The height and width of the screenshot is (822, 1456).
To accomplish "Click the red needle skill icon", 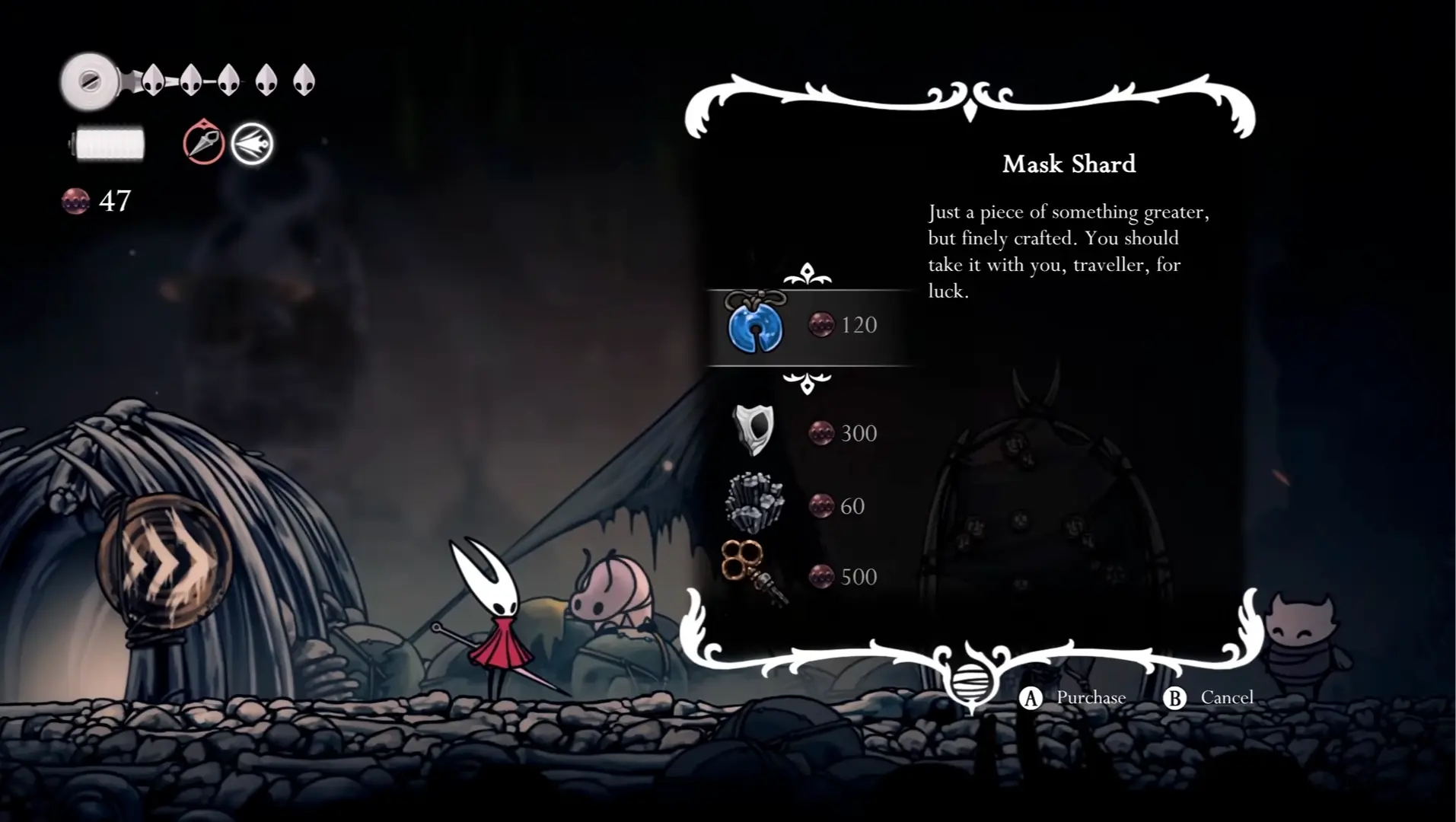I will click(203, 142).
